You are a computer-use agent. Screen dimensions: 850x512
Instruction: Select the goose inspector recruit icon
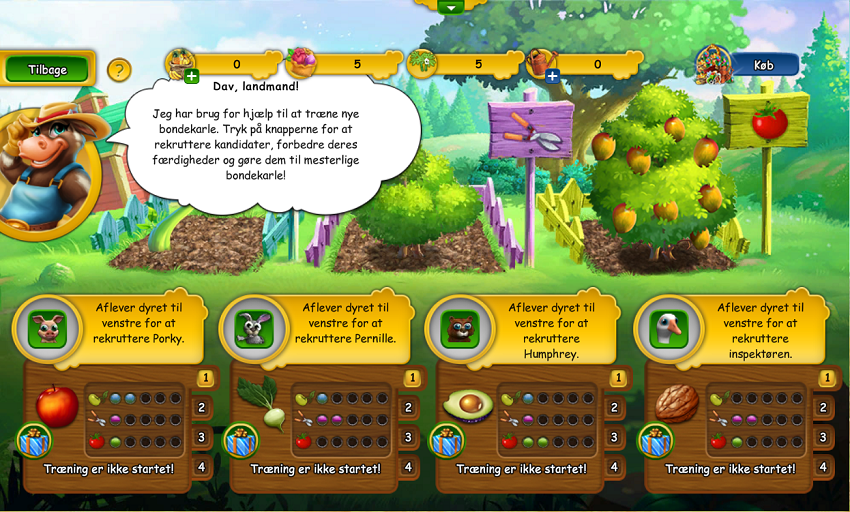click(668, 329)
